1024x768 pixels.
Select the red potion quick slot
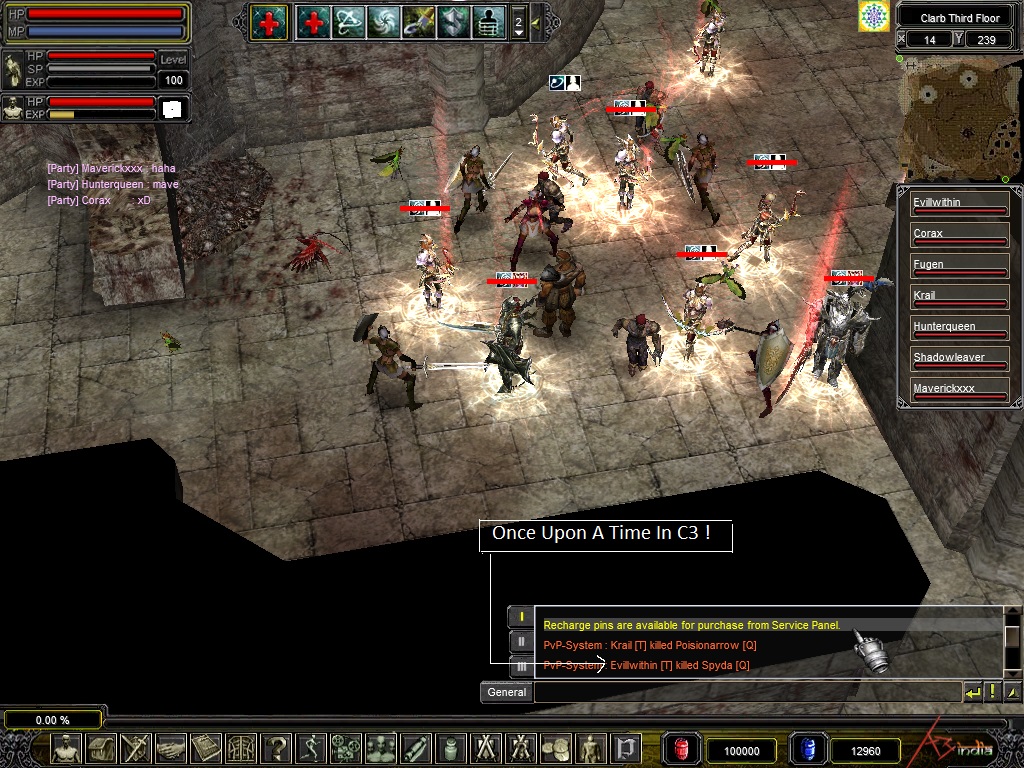pos(682,749)
